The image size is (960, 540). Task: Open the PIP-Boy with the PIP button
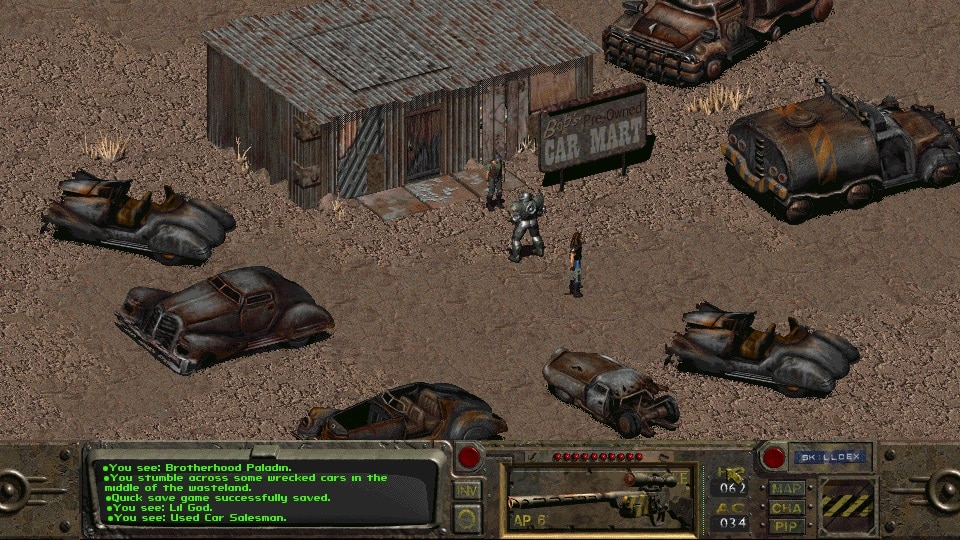tap(786, 525)
